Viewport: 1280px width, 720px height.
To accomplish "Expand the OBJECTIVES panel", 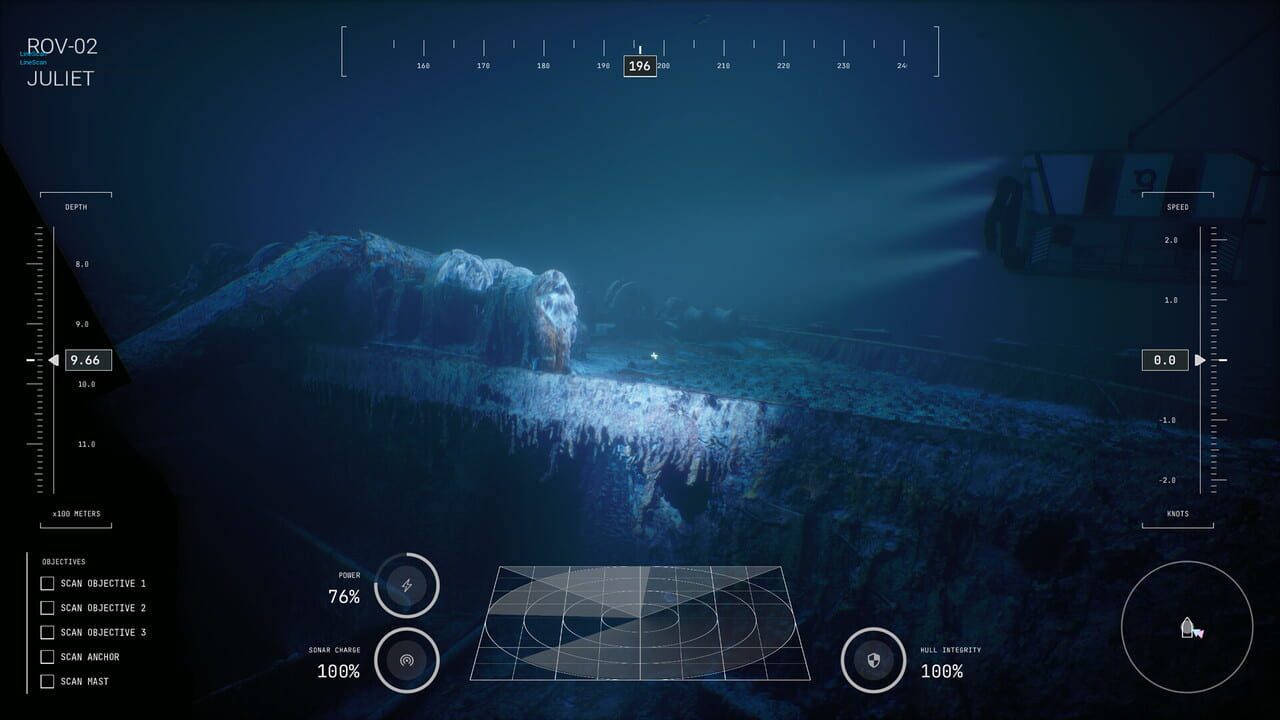I will [x=65, y=561].
